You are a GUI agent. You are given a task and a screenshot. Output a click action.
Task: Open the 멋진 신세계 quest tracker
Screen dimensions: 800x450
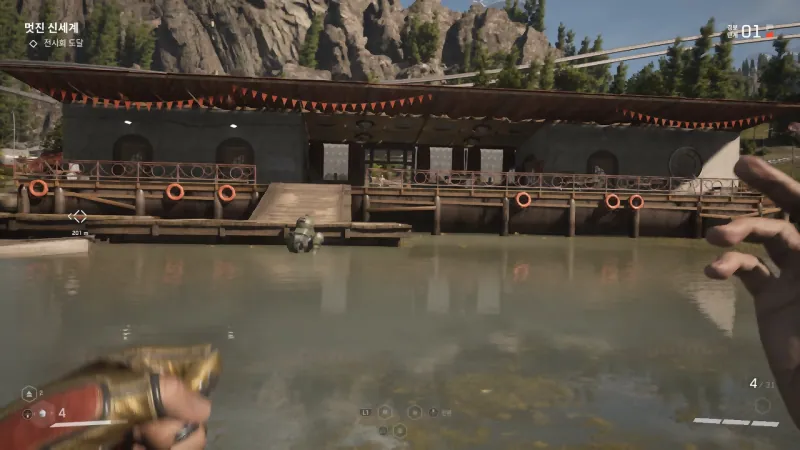tap(51, 28)
